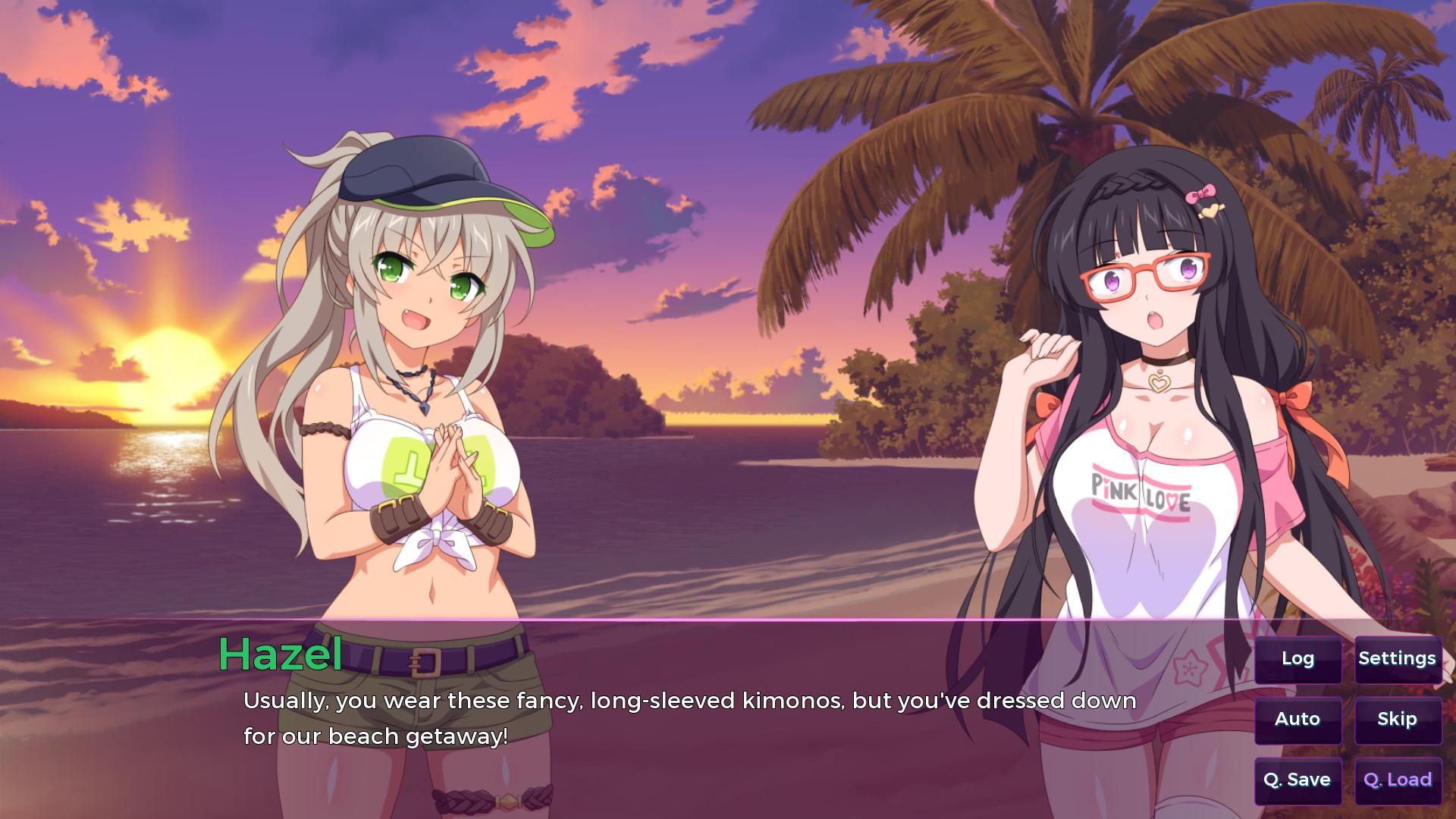
Task: Enable Auto-advance mode
Action: 1298,719
